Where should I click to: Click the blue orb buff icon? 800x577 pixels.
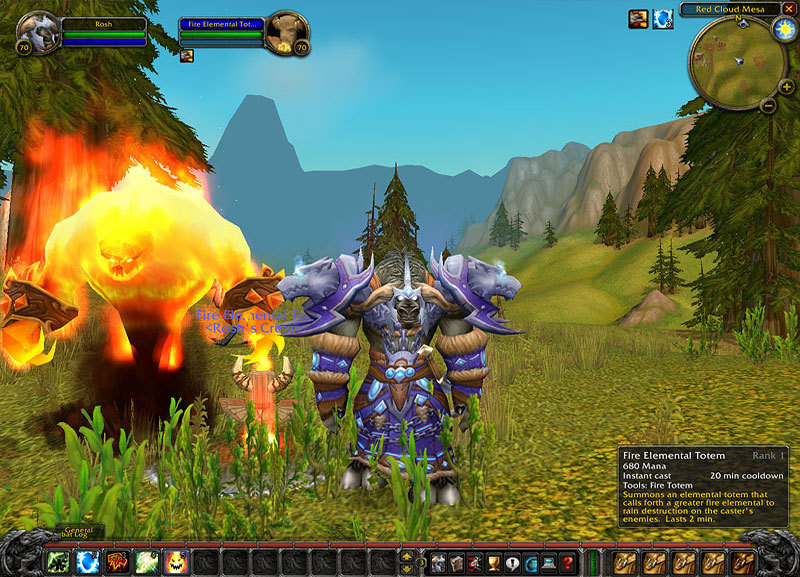click(x=662, y=18)
